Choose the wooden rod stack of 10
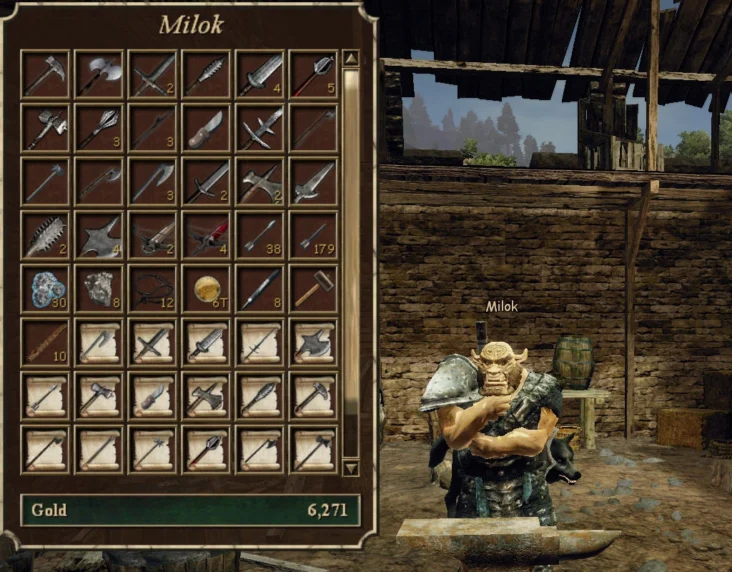 (45, 343)
